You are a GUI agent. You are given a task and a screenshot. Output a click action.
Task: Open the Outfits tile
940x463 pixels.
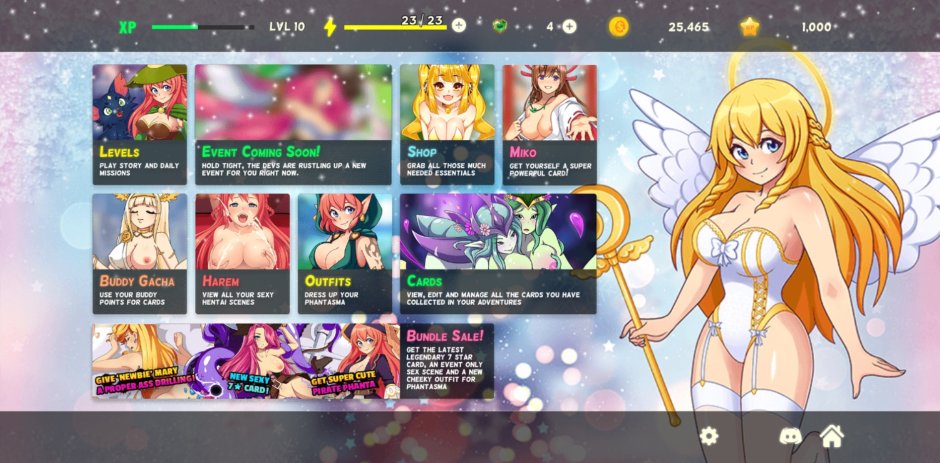click(345, 253)
